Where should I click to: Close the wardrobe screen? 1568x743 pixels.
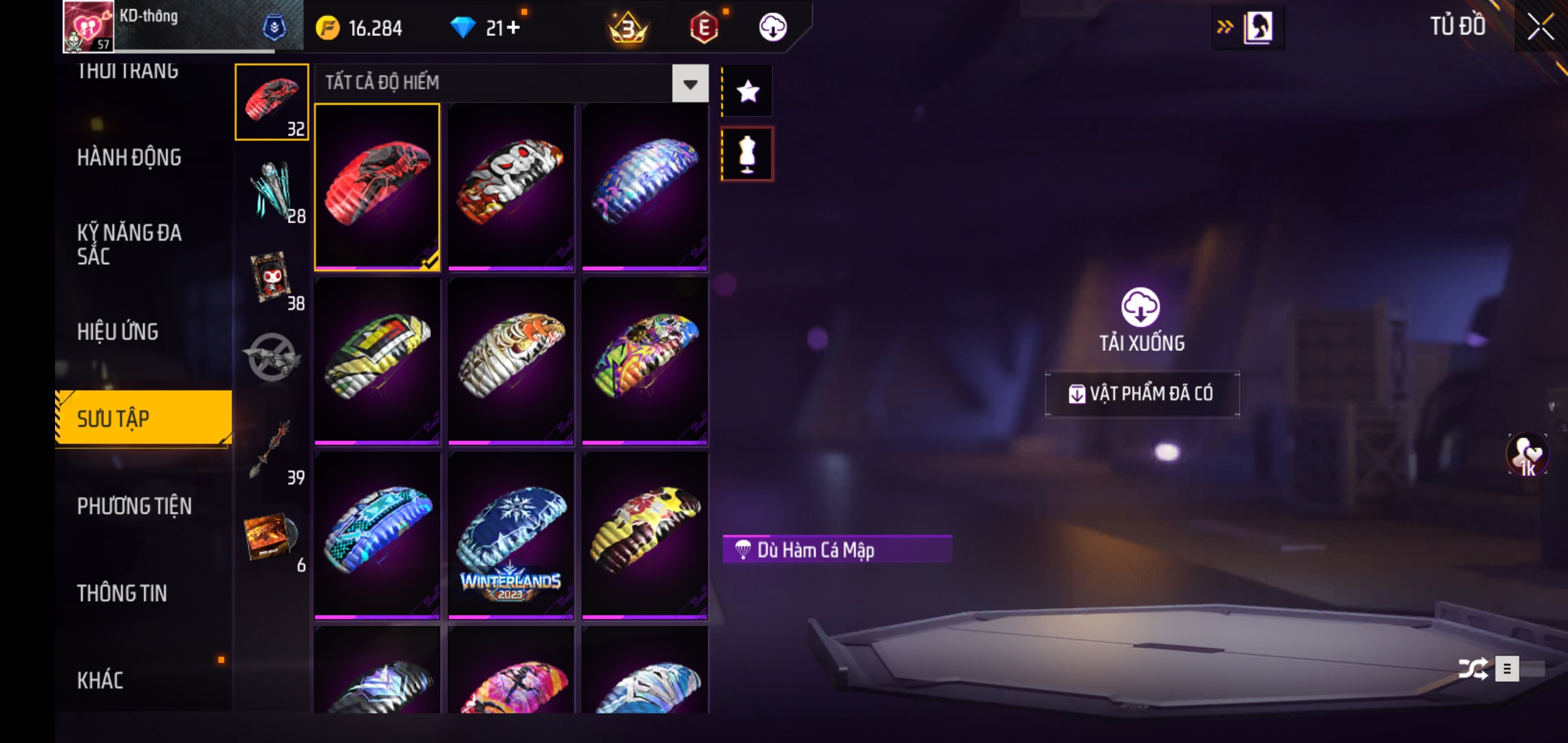click(x=1540, y=28)
